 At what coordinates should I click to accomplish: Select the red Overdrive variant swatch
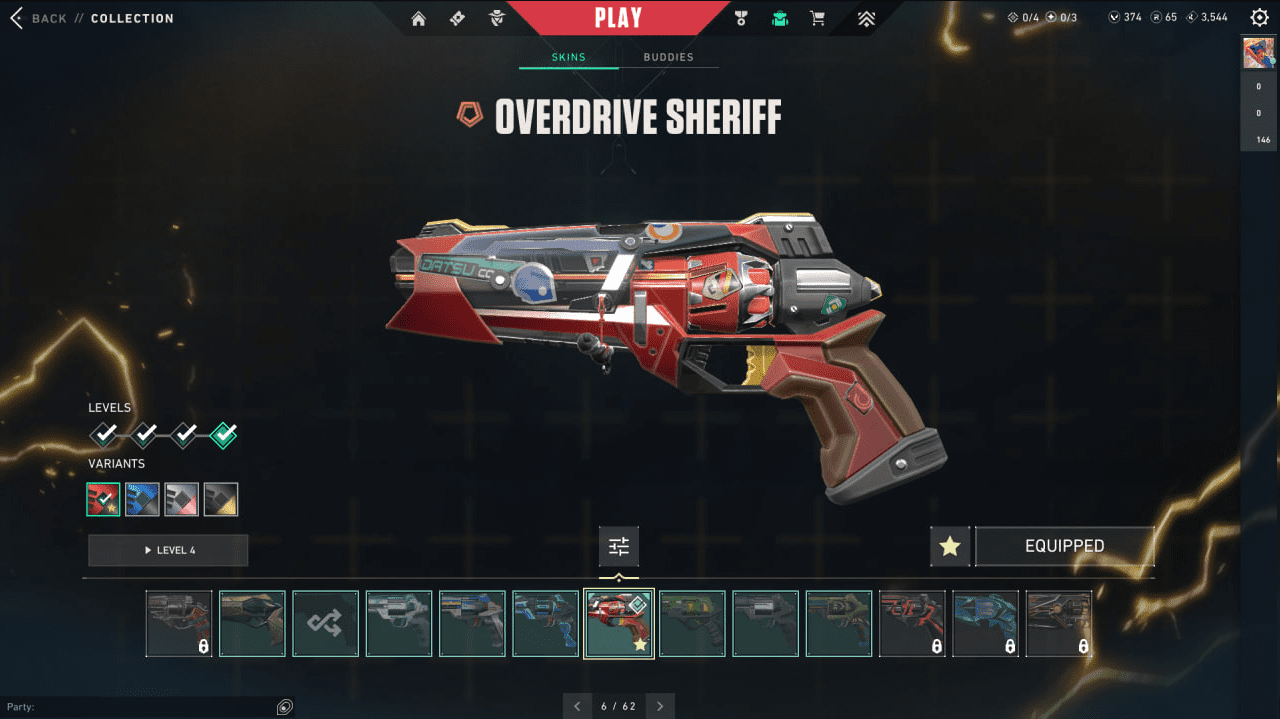click(x=103, y=499)
